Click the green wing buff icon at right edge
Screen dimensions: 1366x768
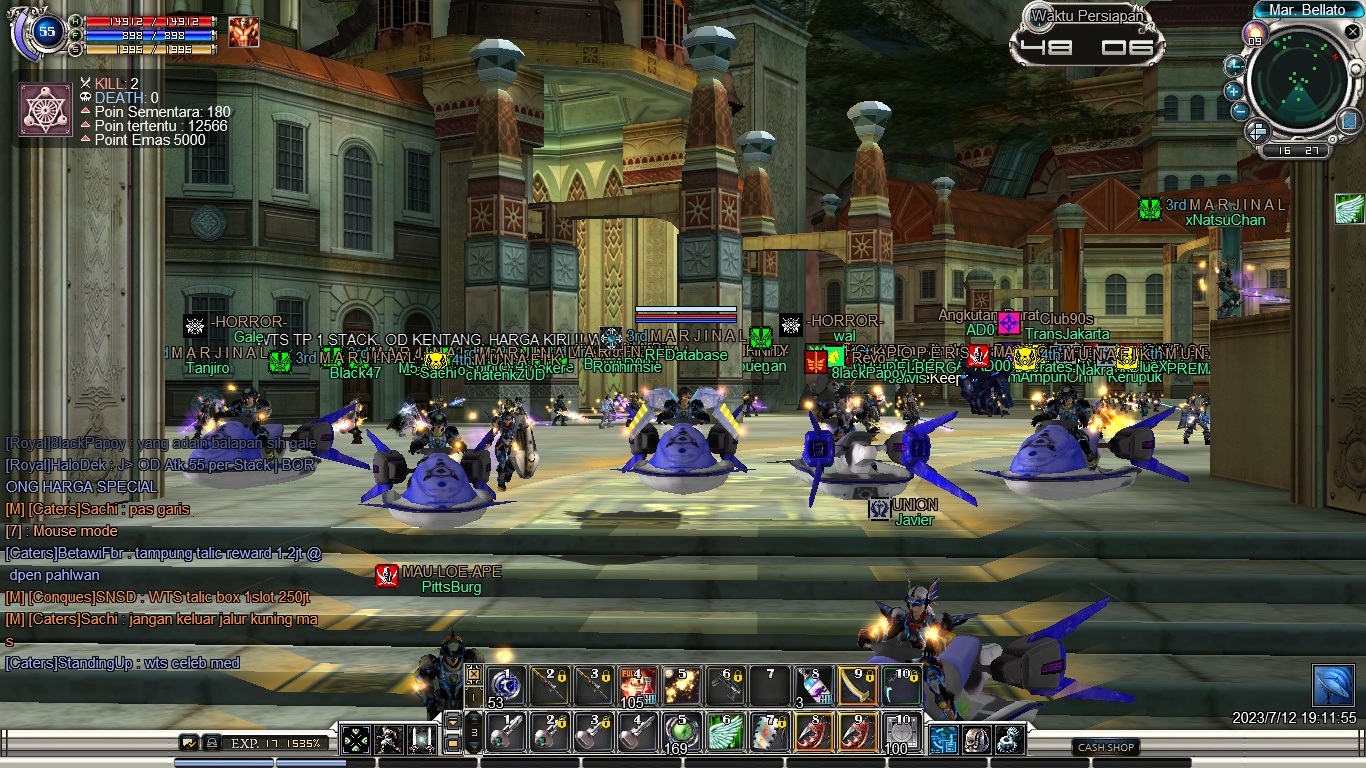(x=1349, y=208)
